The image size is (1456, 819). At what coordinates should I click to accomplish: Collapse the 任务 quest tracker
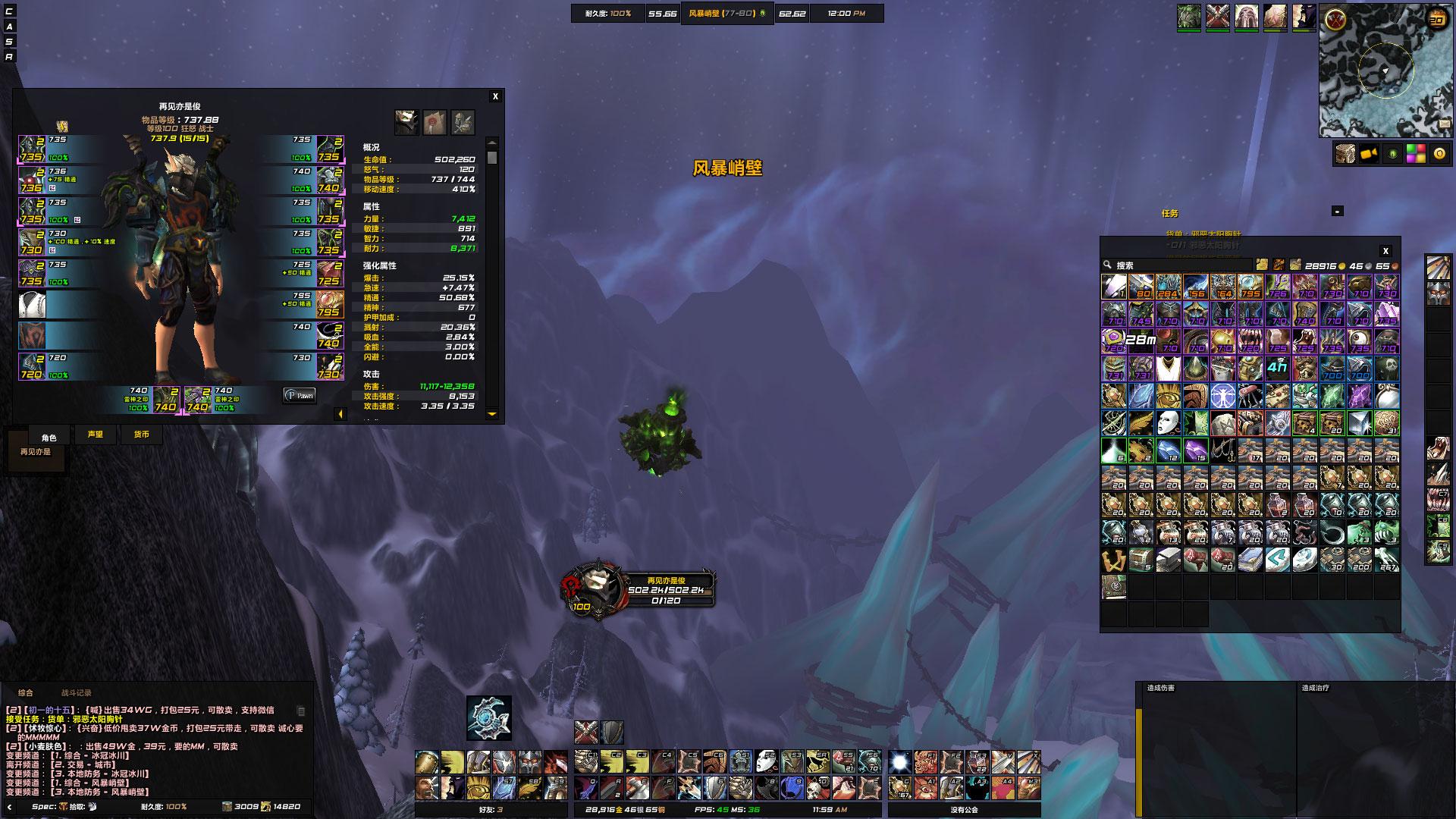click(x=1337, y=212)
